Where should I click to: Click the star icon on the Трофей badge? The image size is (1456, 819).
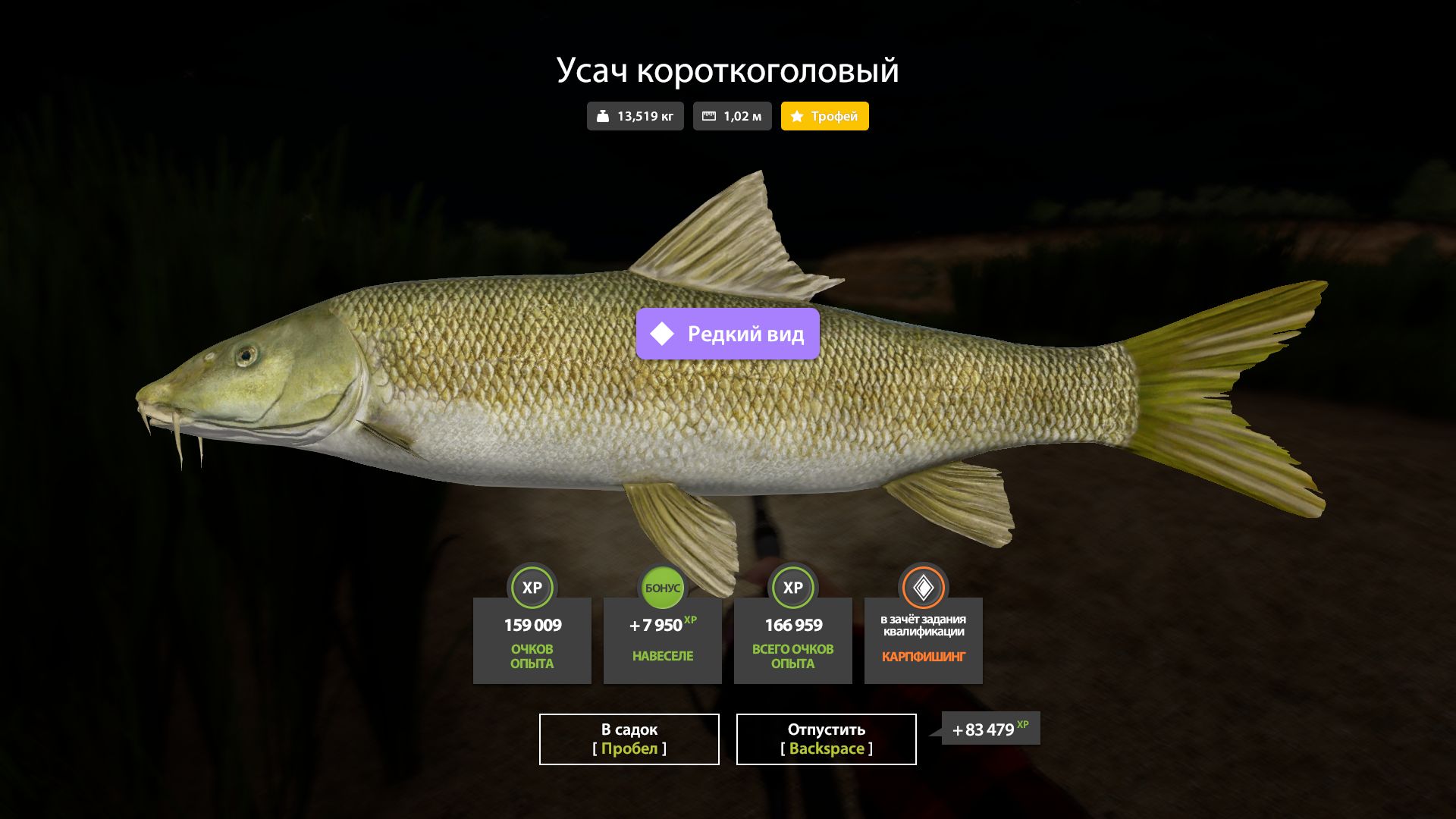coord(796,116)
